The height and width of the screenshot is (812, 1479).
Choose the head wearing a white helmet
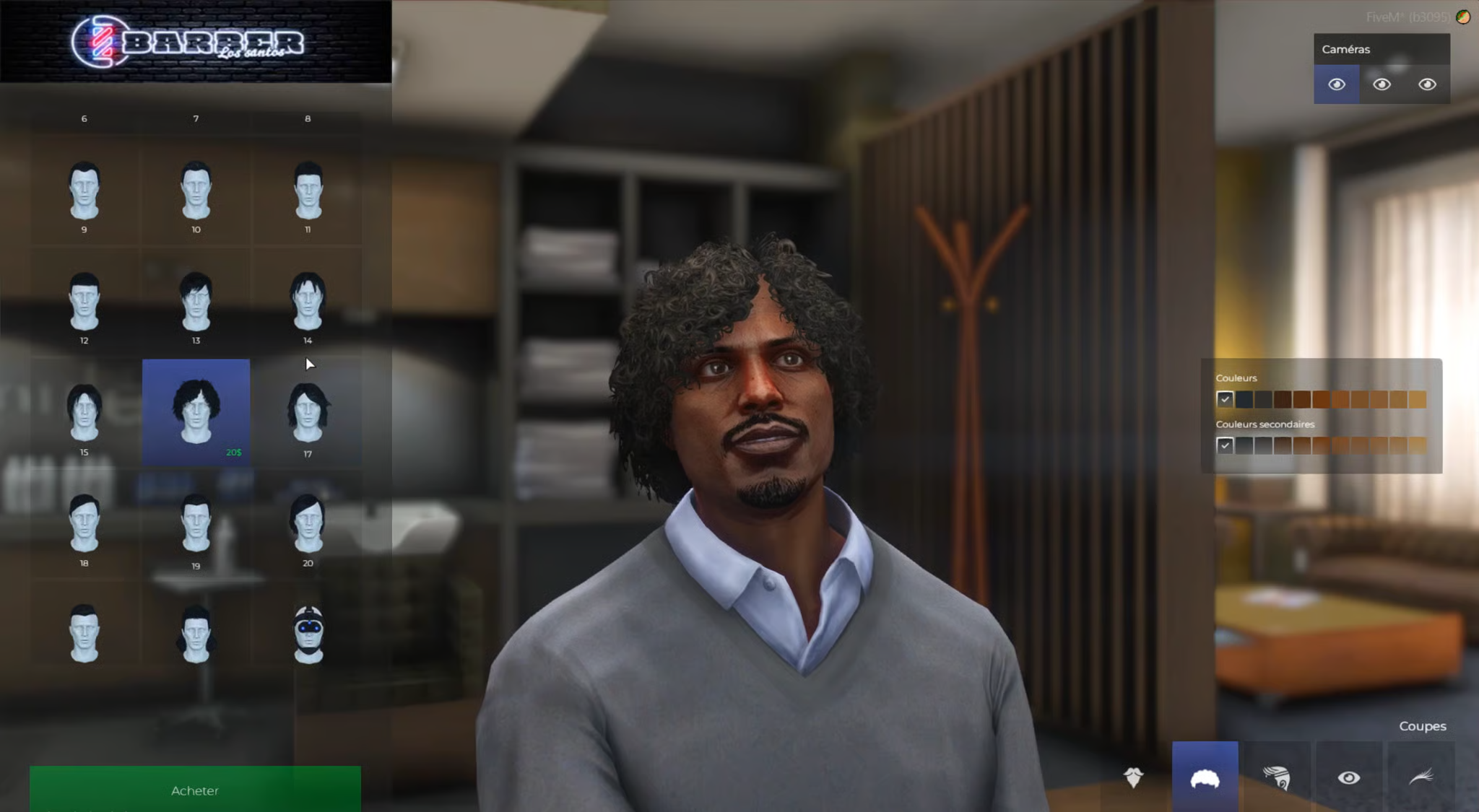(x=308, y=634)
